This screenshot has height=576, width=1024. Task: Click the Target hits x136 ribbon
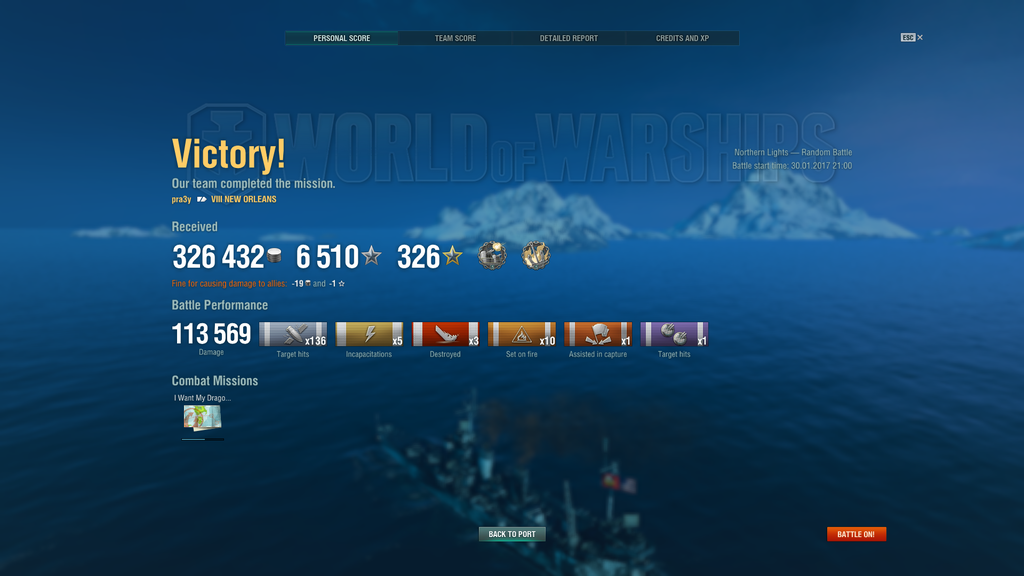293,334
